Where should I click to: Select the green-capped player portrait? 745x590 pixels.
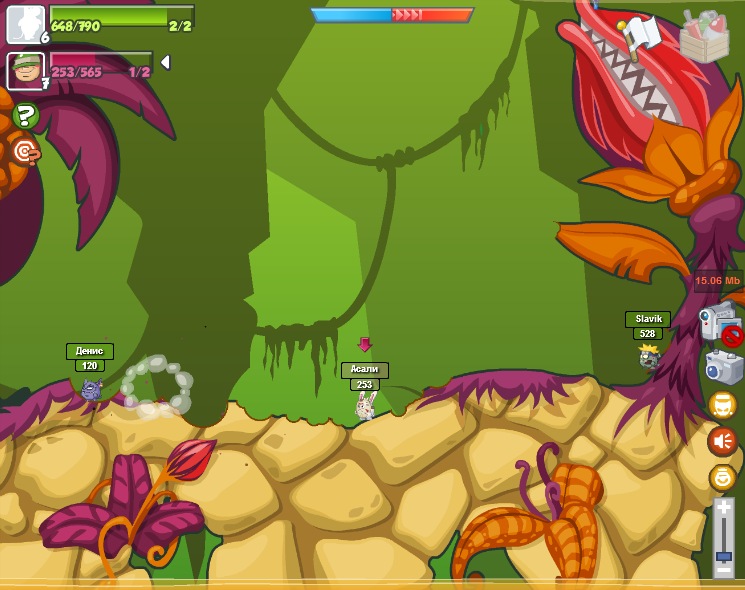point(26,71)
